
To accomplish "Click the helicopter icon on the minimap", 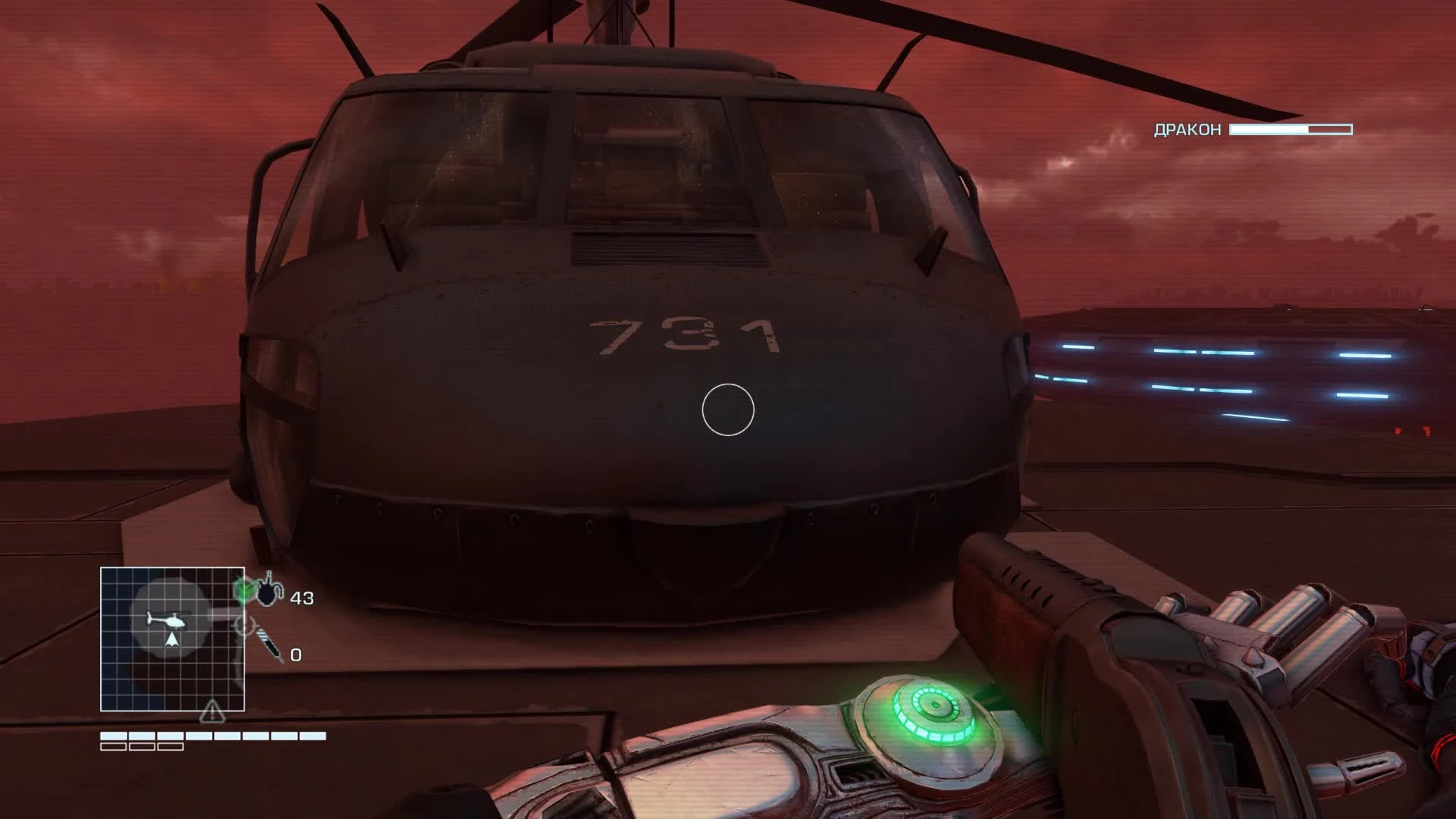I will point(165,620).
